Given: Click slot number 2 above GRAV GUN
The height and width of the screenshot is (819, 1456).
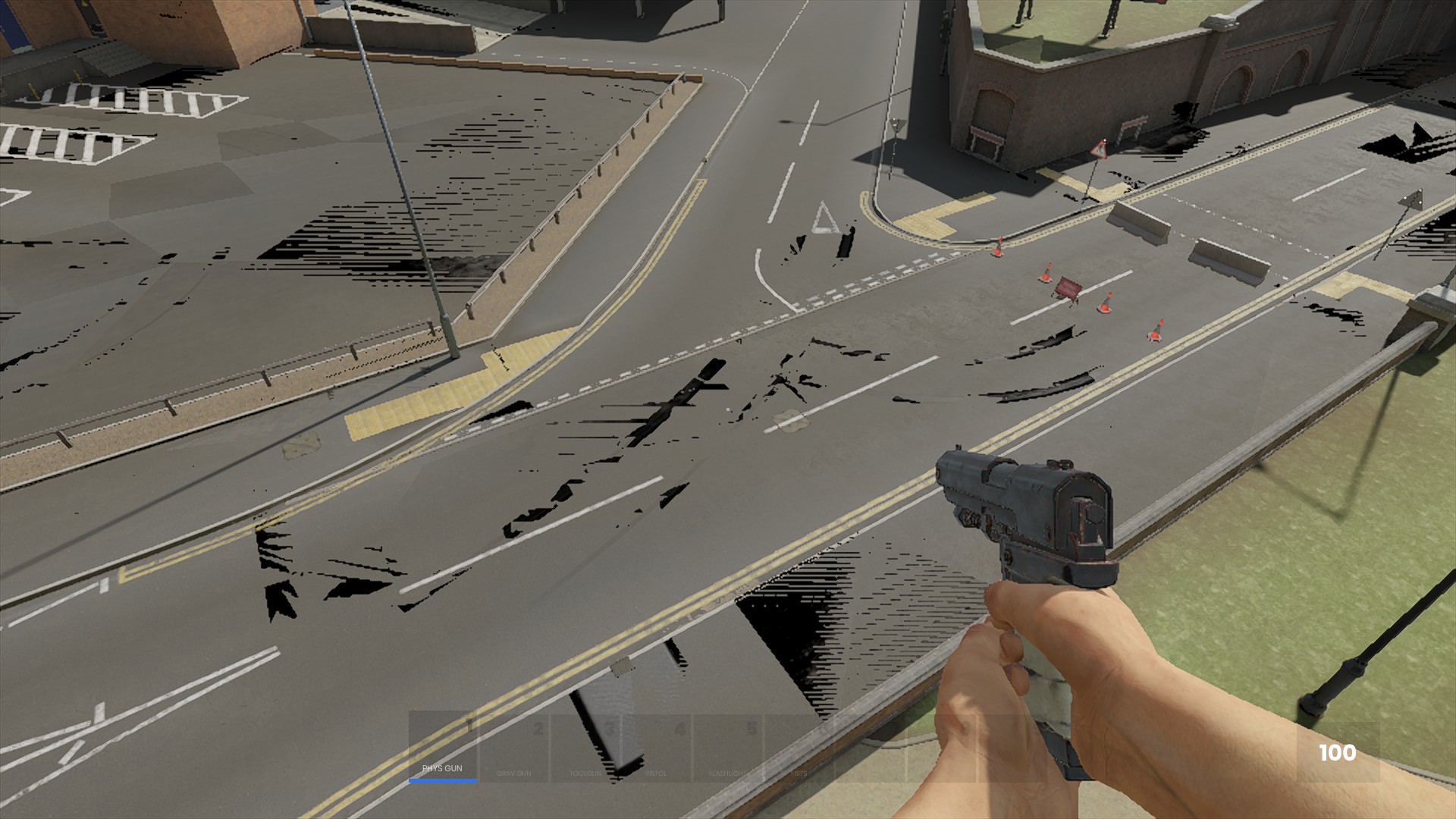Looking at the screenshot, I should point(539,726).
